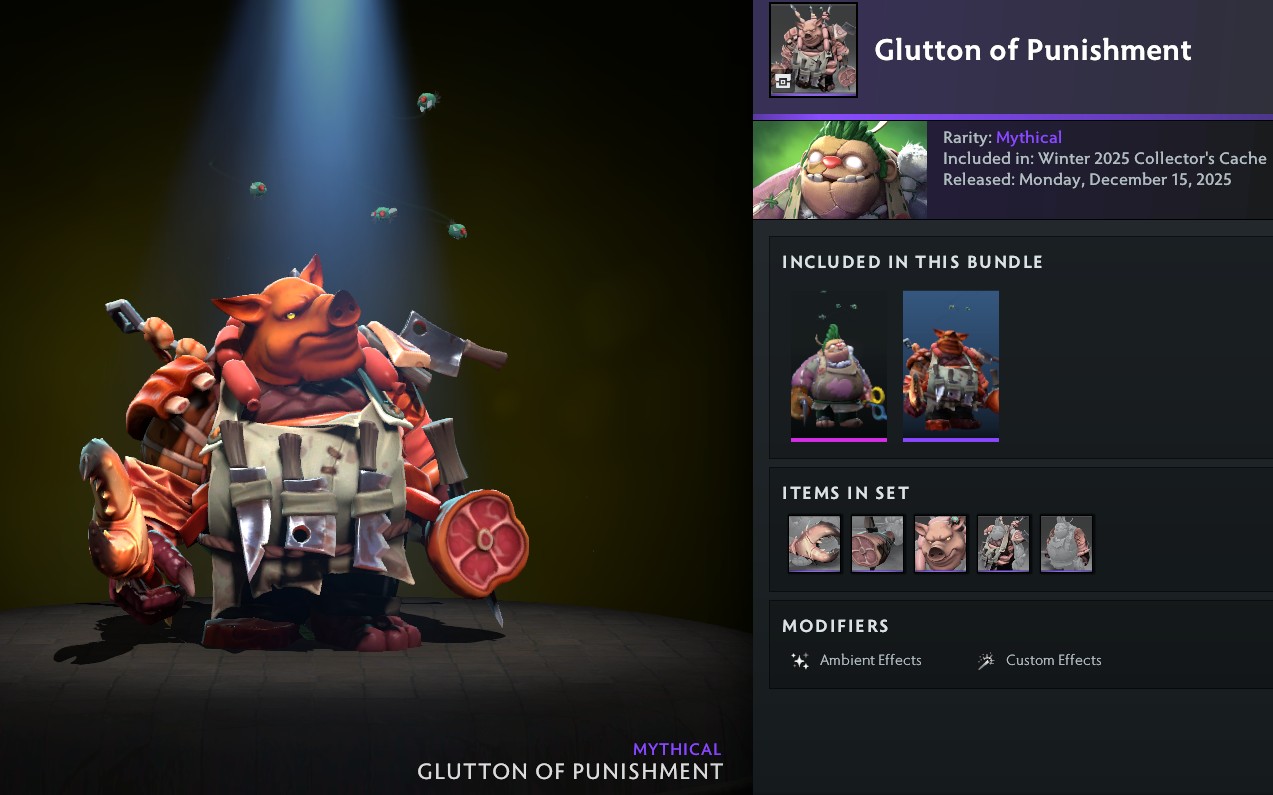Select the green-mohawk Pudge style thumbnail
Screen dimensions: 1273x795
[x=839, y=364]
